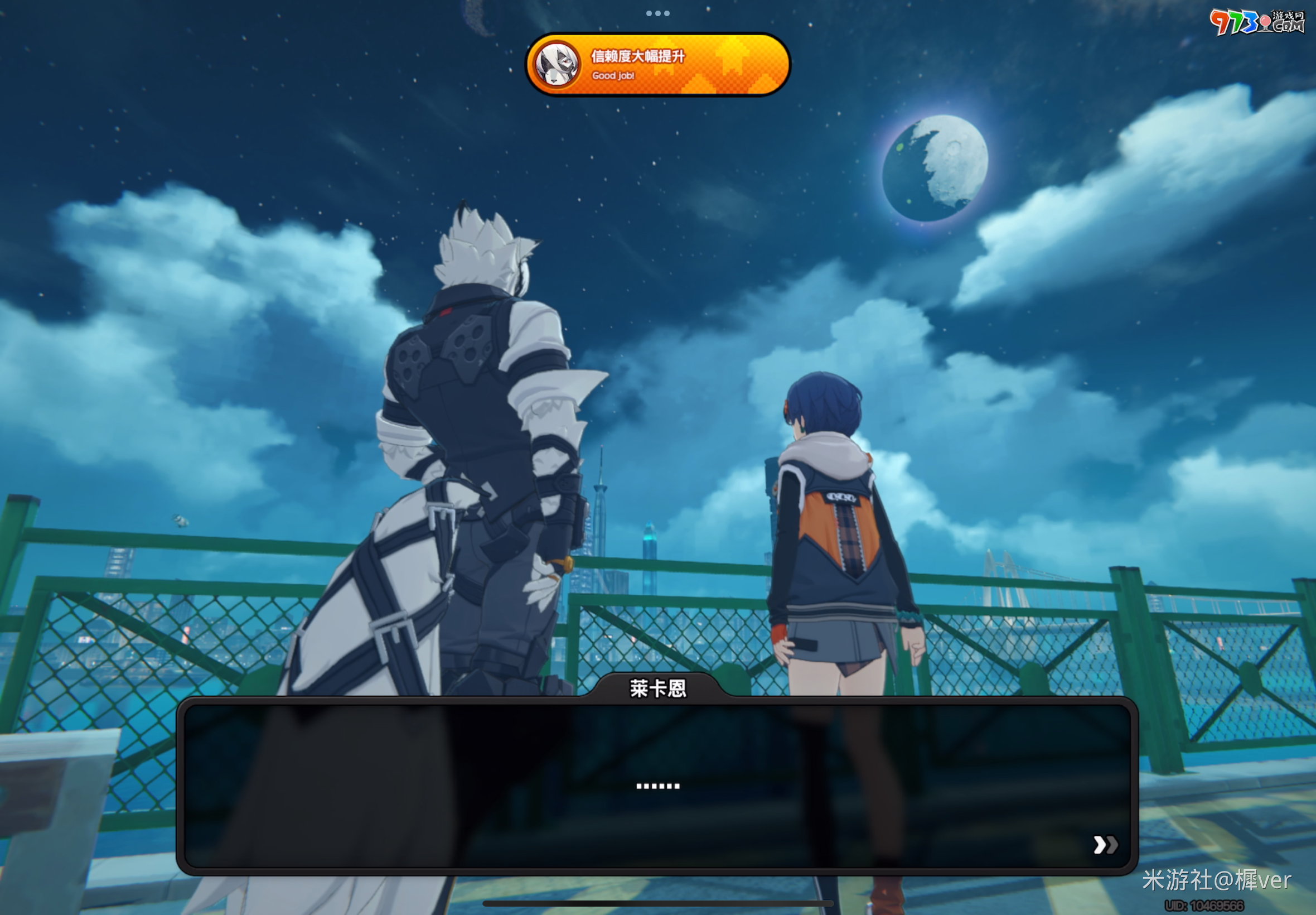Screen dimensions: 1316x915
Task: Advance dialogue with the double-arrow icon
Action: tap(1105, 845)
